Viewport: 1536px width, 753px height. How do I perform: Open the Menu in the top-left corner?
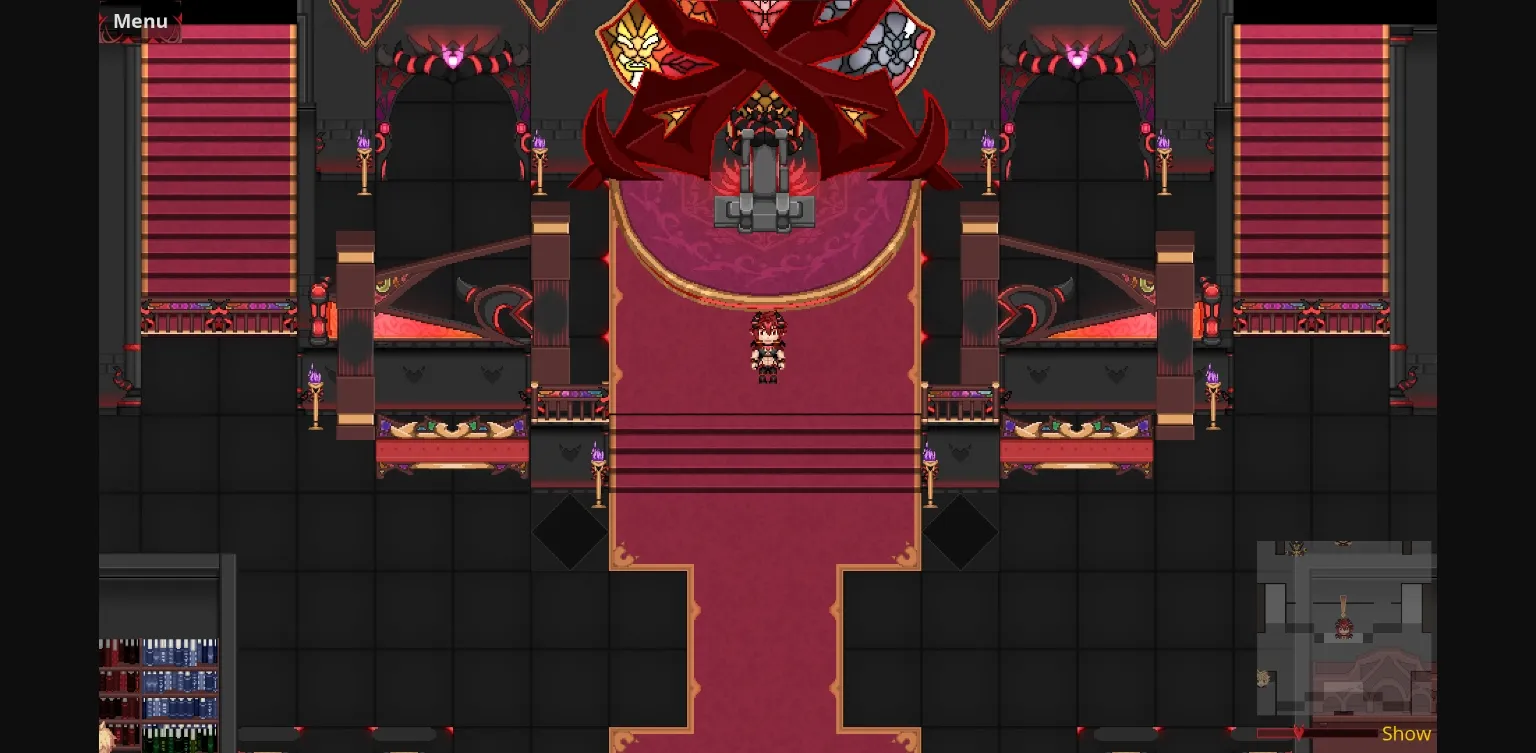(x=140, y=21)
